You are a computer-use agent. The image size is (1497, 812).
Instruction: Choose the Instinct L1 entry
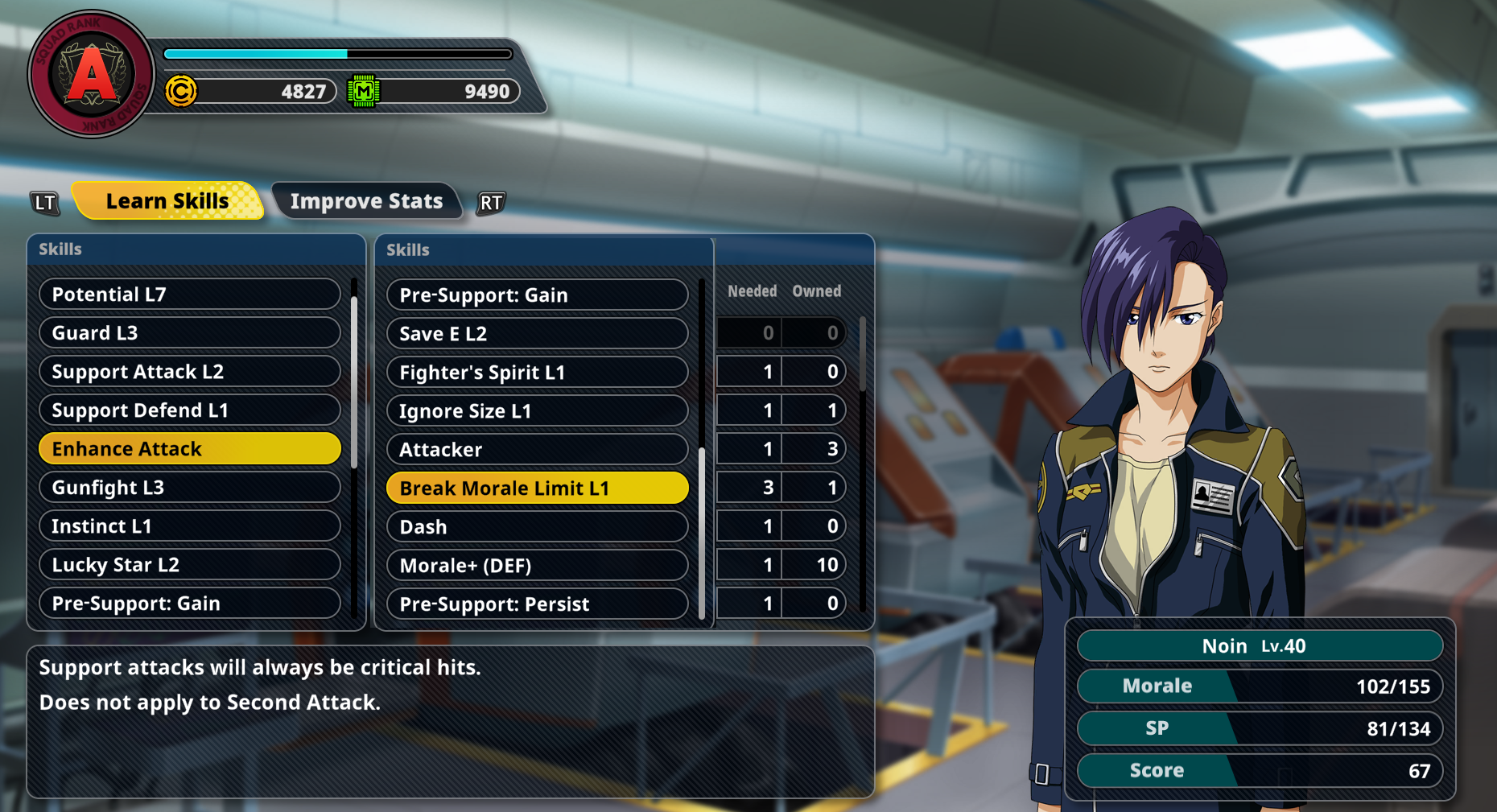coord(189,526)
